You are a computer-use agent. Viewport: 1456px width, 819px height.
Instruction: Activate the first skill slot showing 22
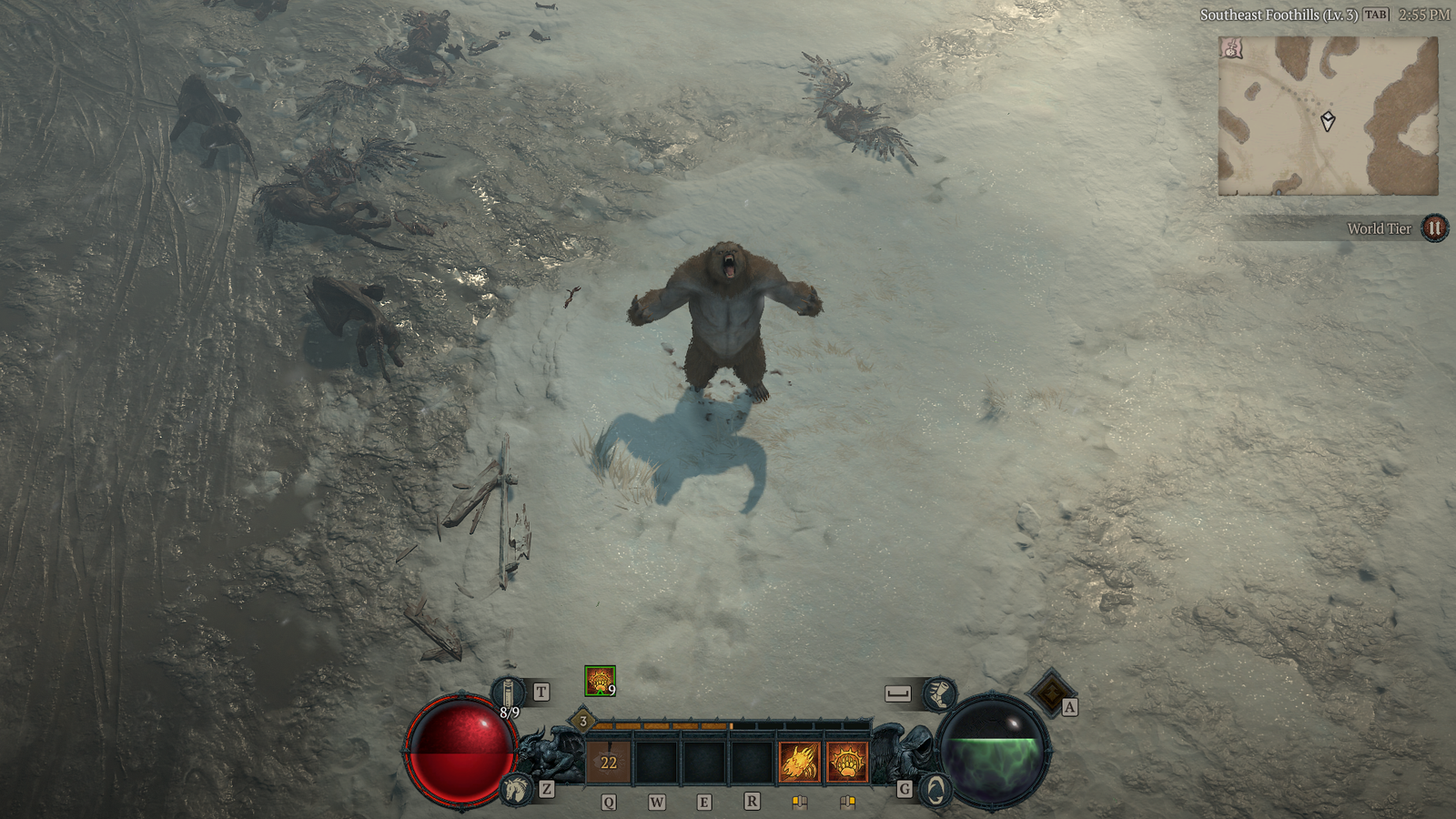tap(608, 762)
